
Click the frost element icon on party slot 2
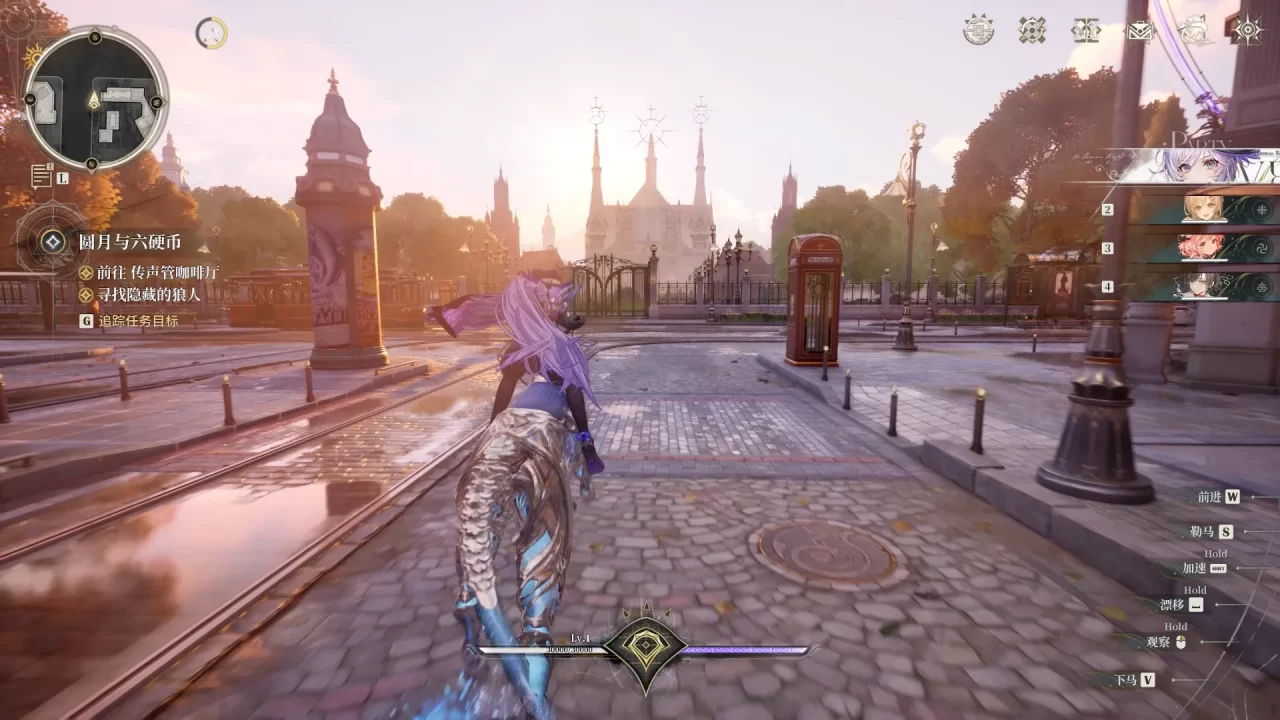coord(1262,210)
